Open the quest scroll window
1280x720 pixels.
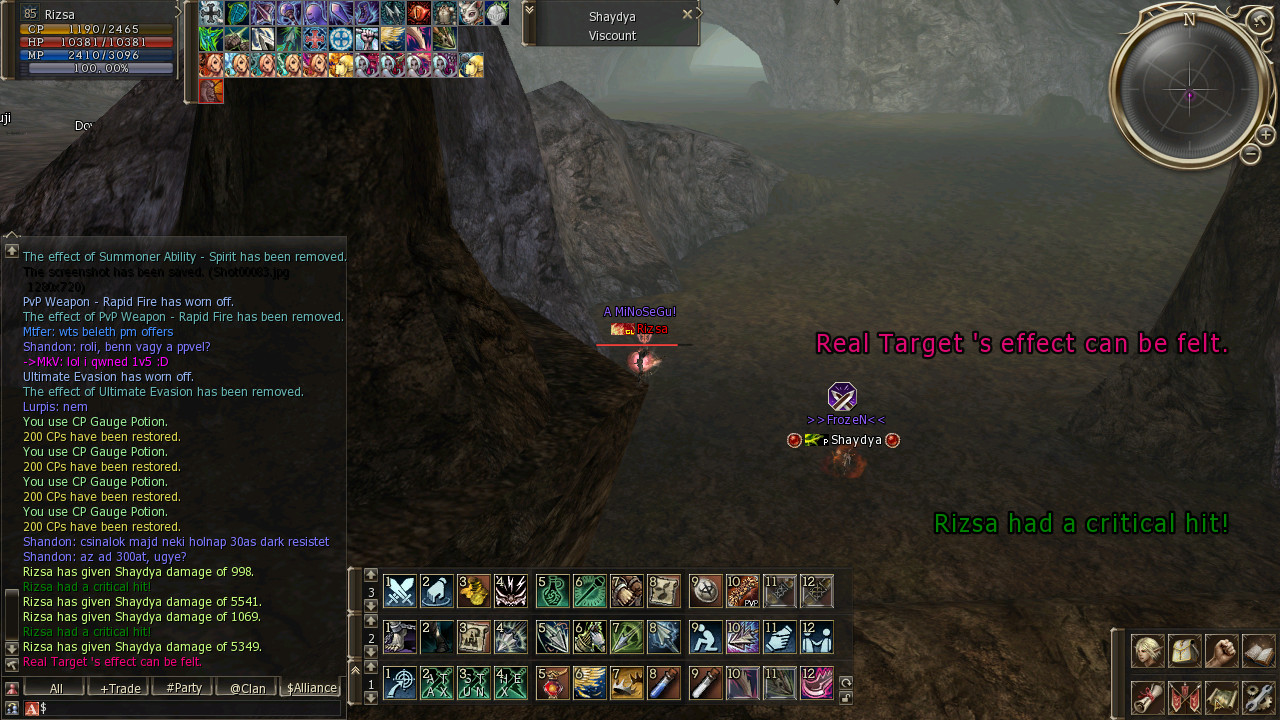pos(1147,697)
